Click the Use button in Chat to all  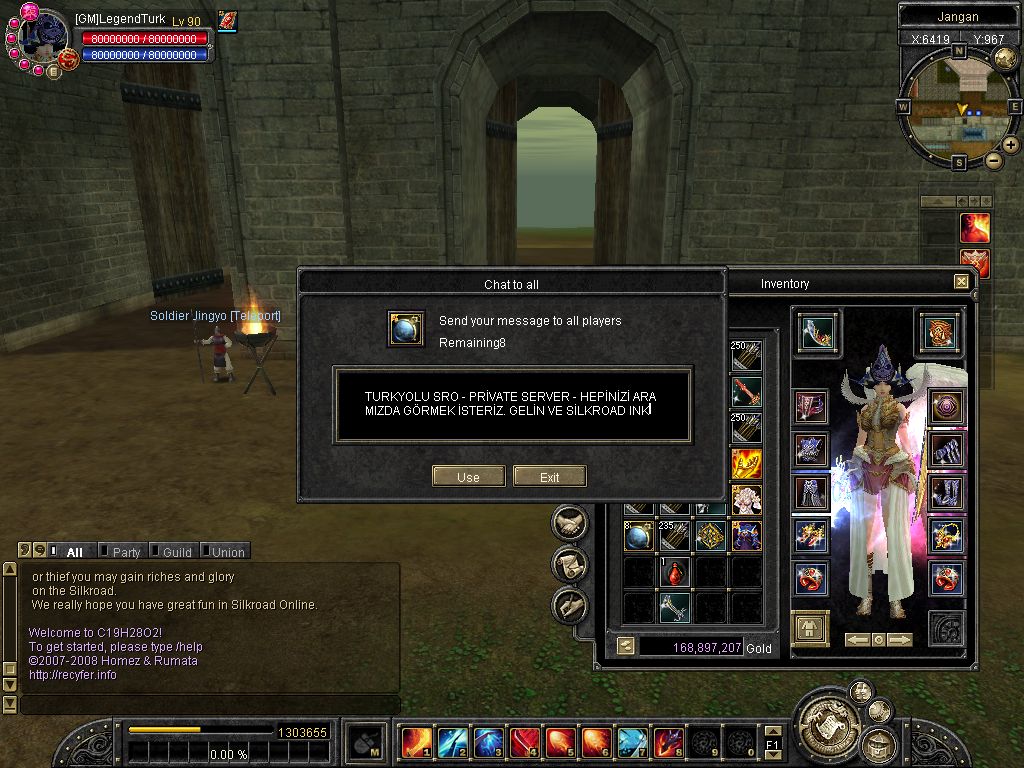click(468, 477)
